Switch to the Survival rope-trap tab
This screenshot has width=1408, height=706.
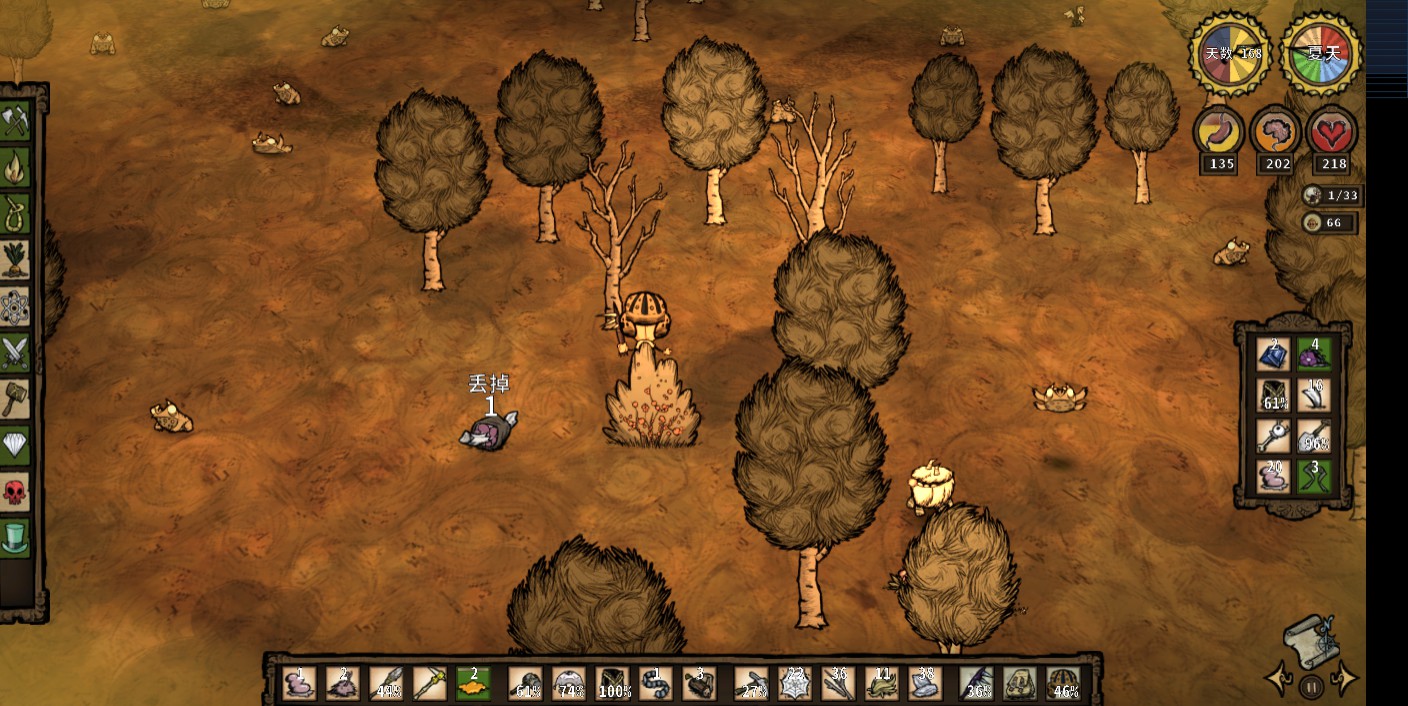point(15,214)
